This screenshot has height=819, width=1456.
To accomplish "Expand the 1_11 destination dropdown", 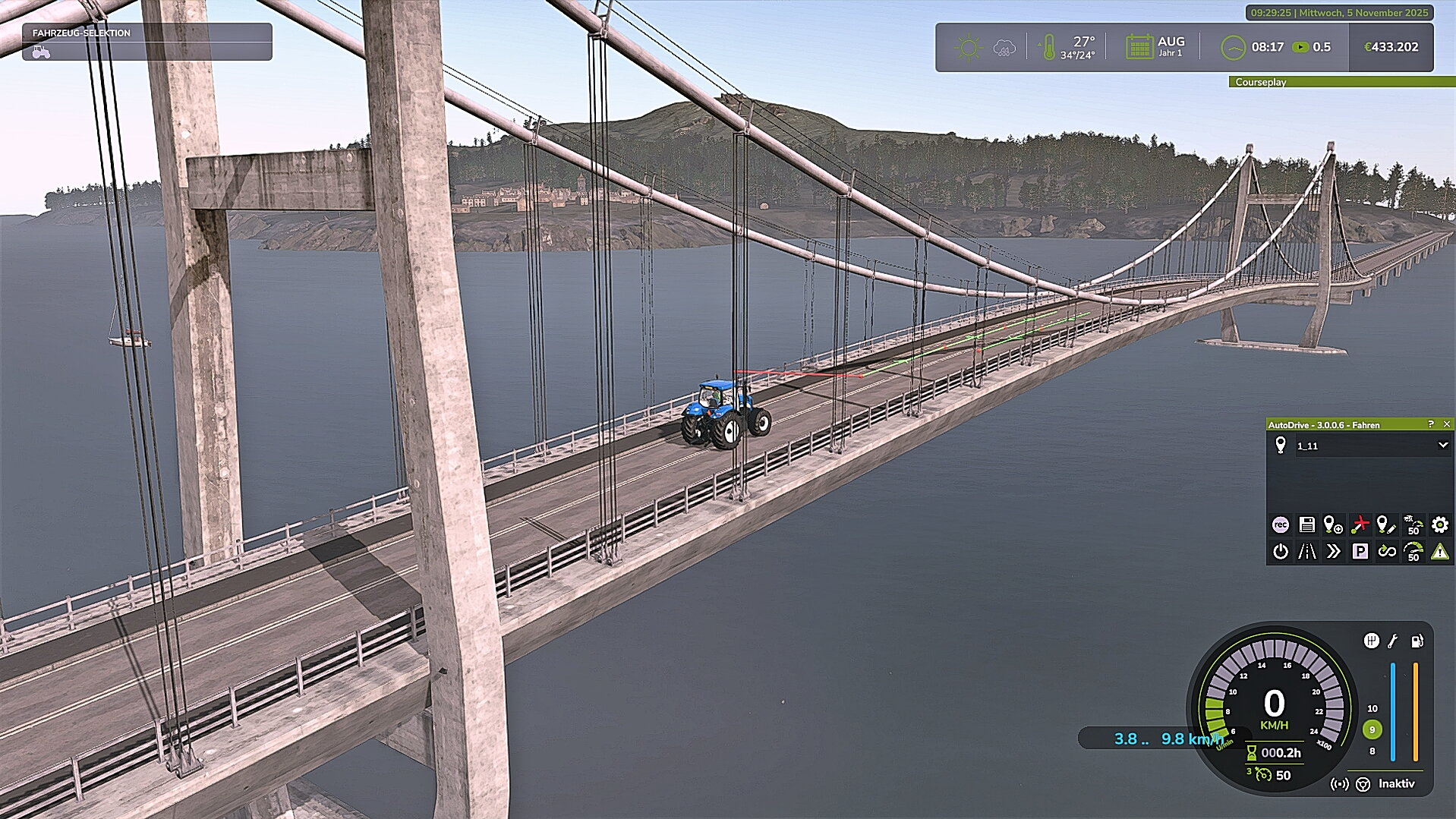I will tap(1442, 446).
